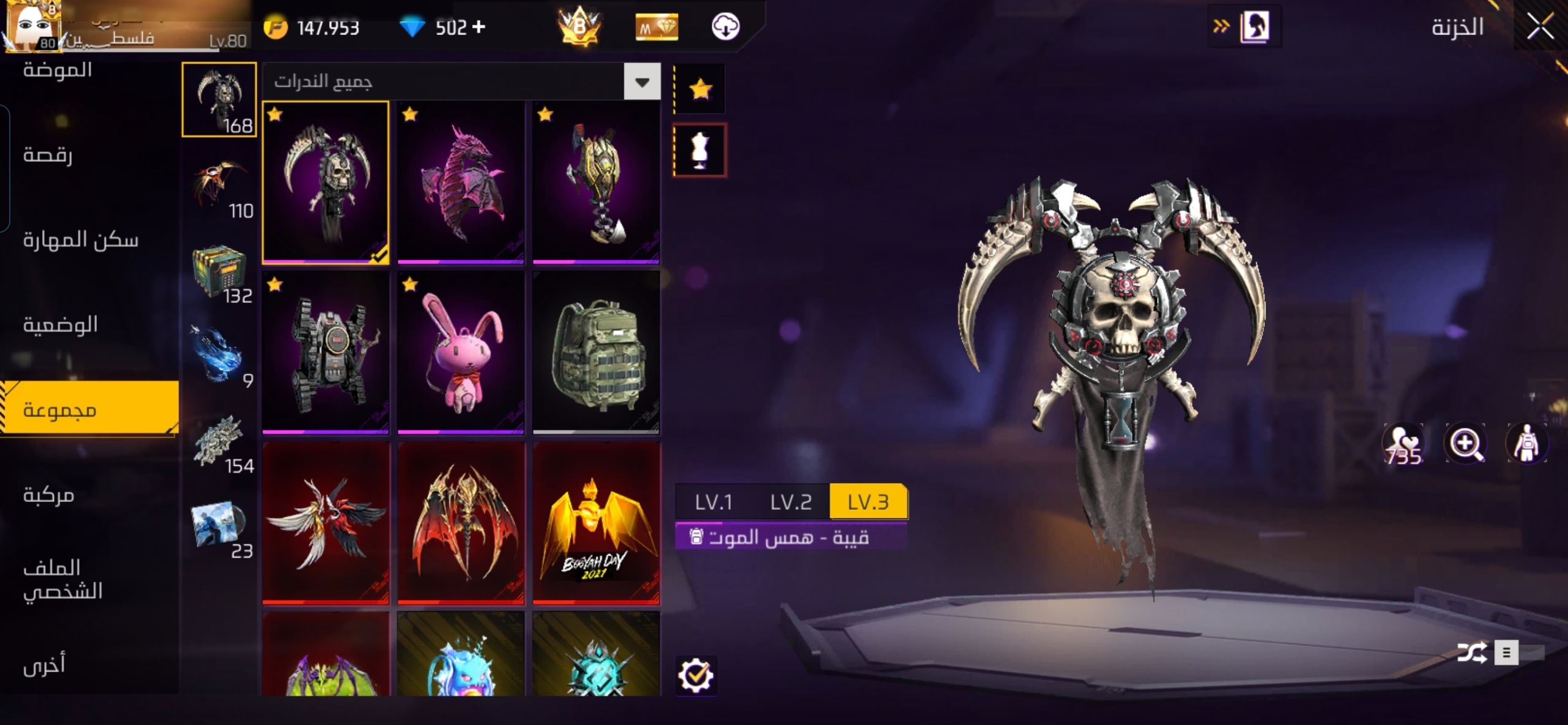Click the shuffle random icon
The width and height of the screenshot is (1568, 725).
tap(1471, 653)
